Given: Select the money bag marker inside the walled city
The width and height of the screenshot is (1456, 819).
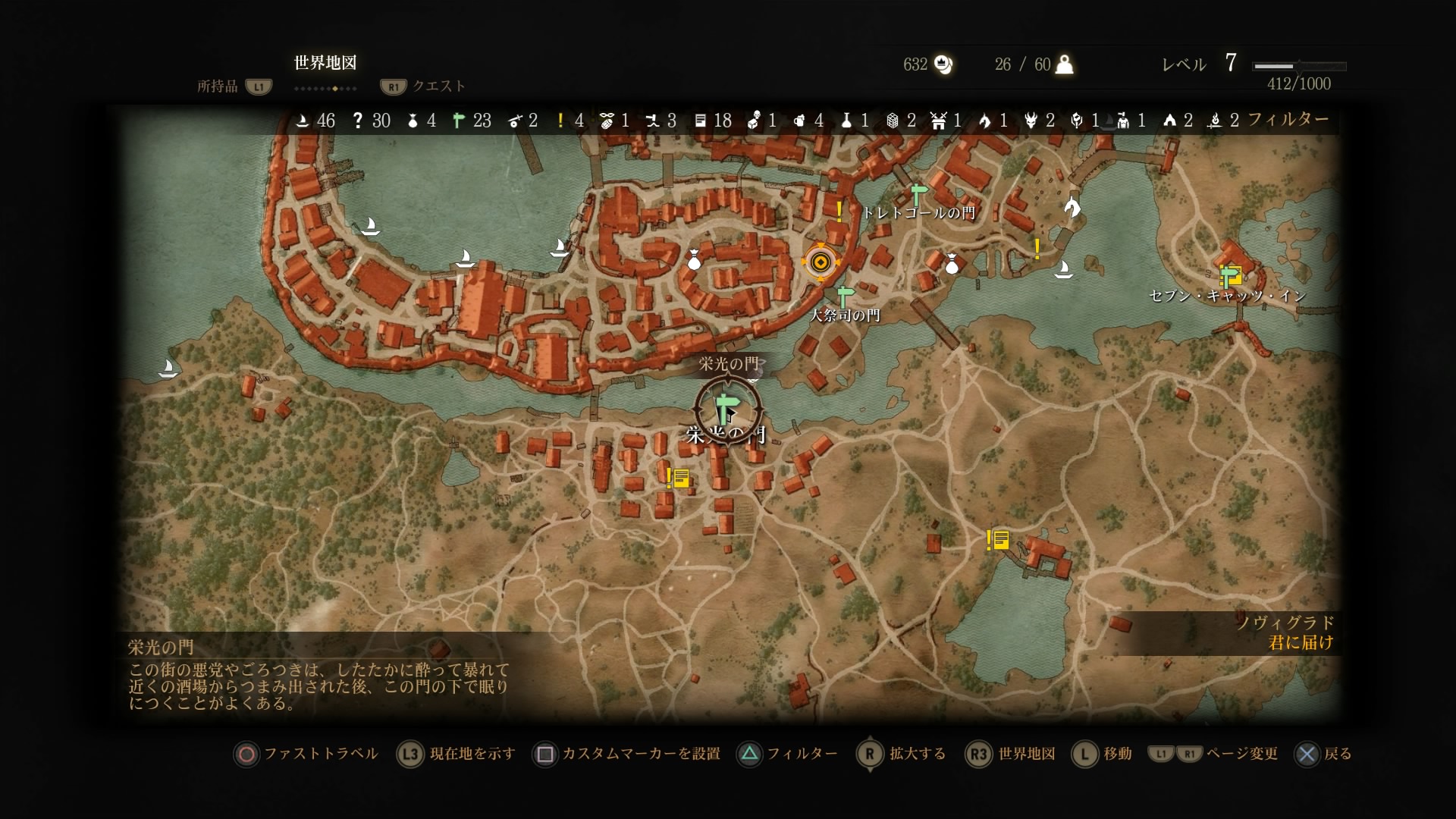Looking at the screenshot, I should pyautogui.click(x=693, y=260).
